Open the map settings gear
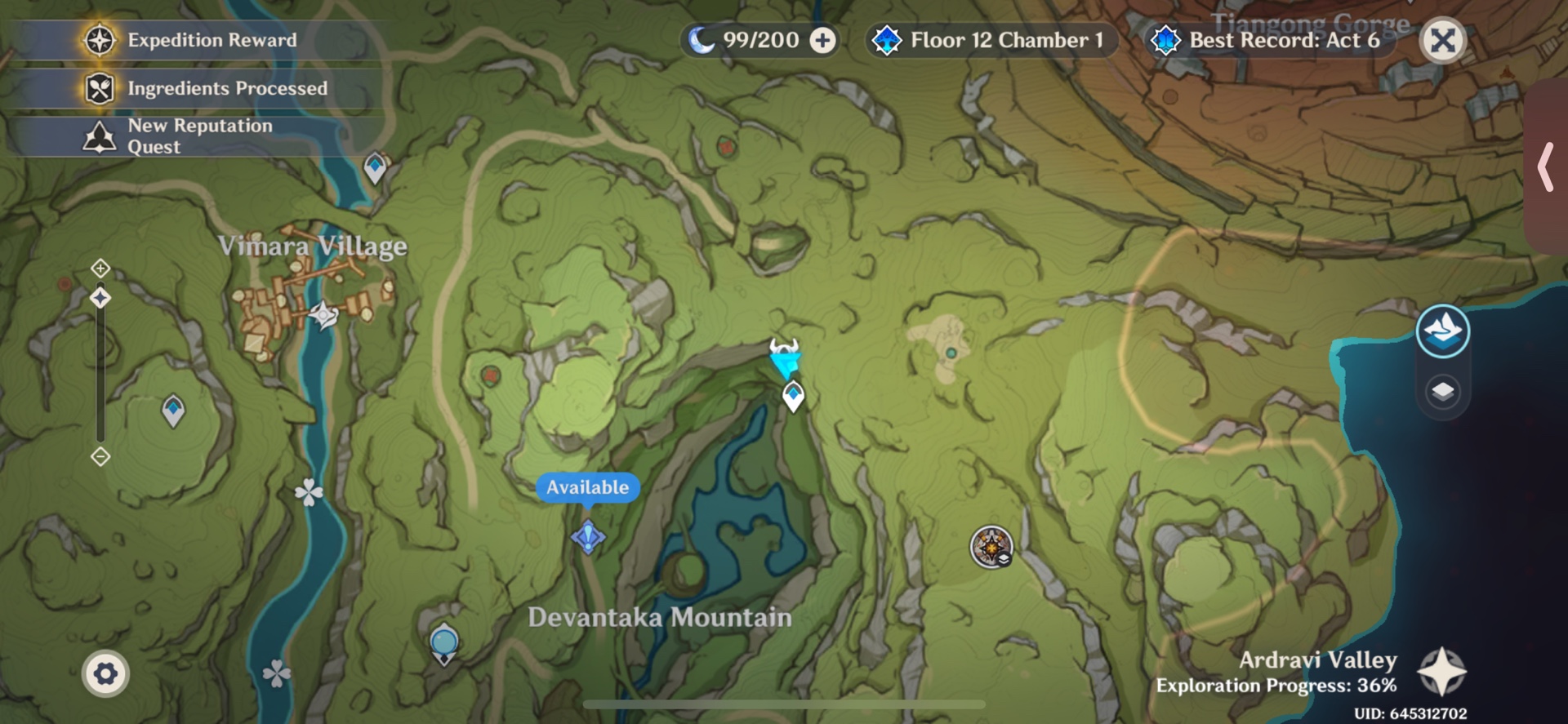 [108, 674]
